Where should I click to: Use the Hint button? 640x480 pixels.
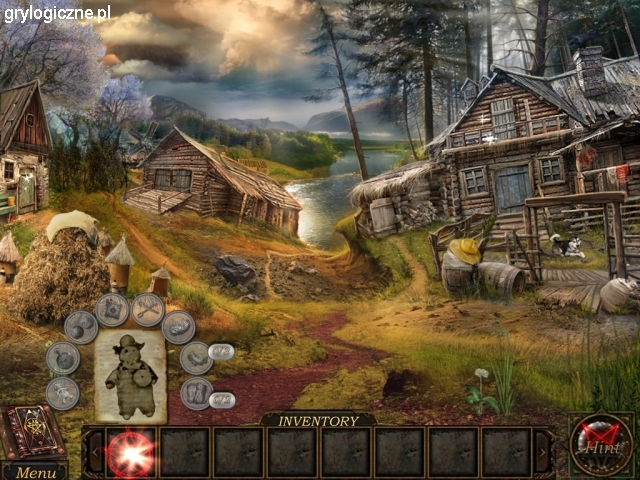[x=601, y=442]
